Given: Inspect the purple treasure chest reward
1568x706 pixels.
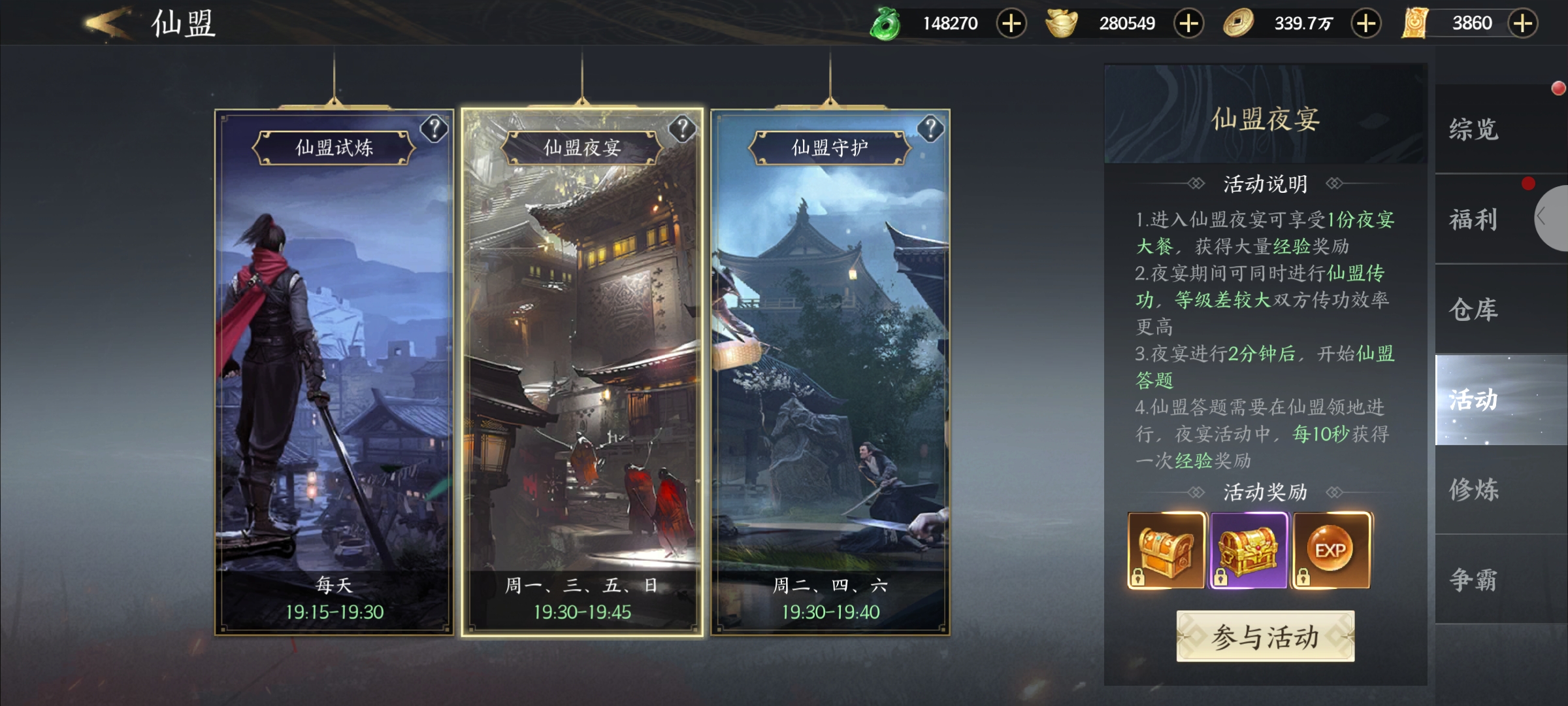Looking at the screenshot, I should [1249, 550].
